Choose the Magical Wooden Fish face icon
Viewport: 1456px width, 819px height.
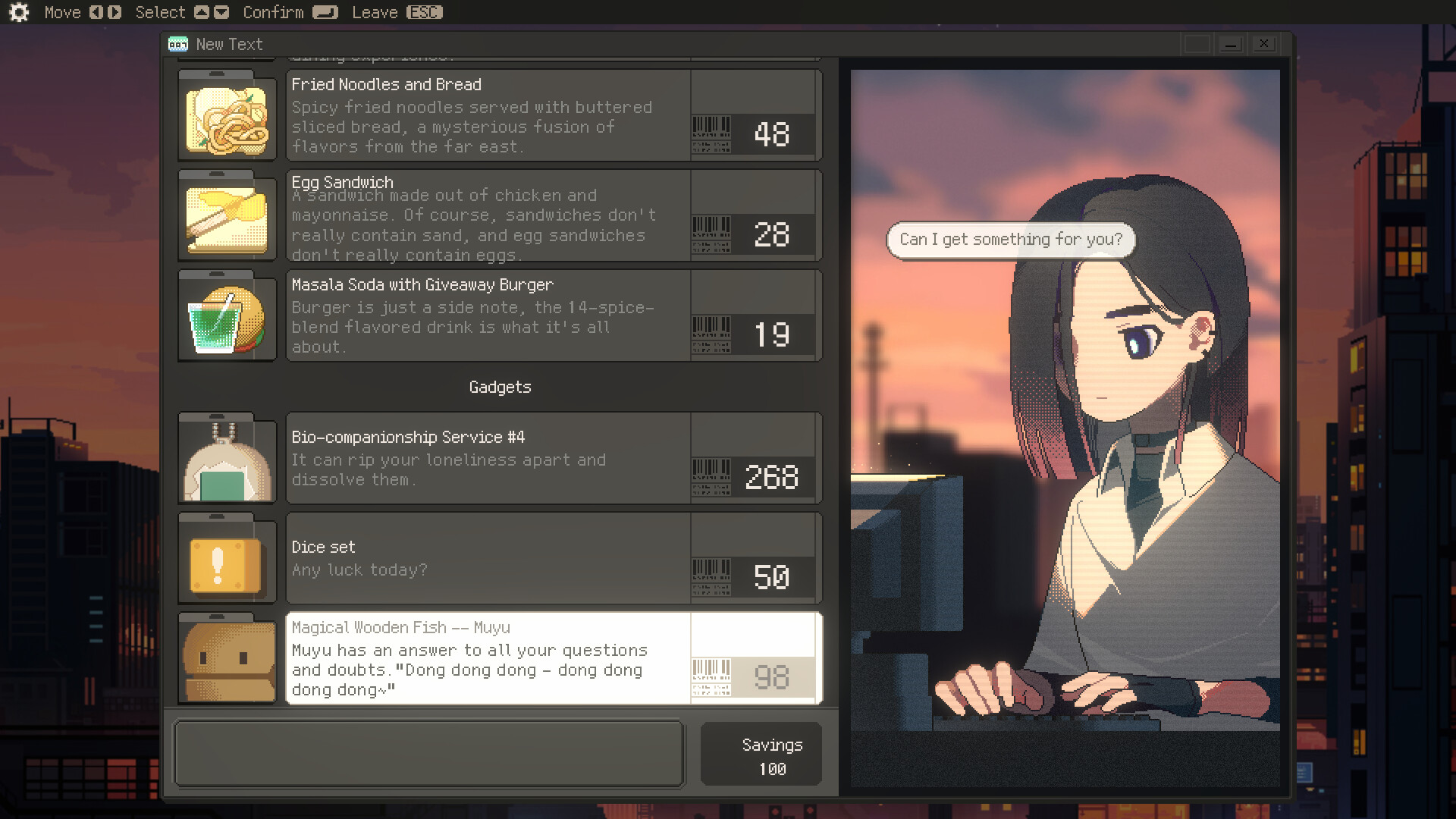[227, 660]
